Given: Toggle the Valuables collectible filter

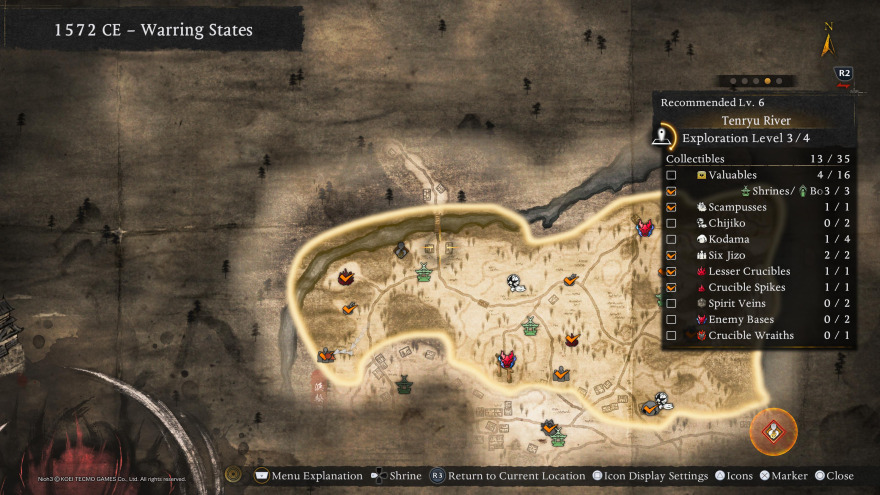Looking at the screenshot, I should (671, 175).
